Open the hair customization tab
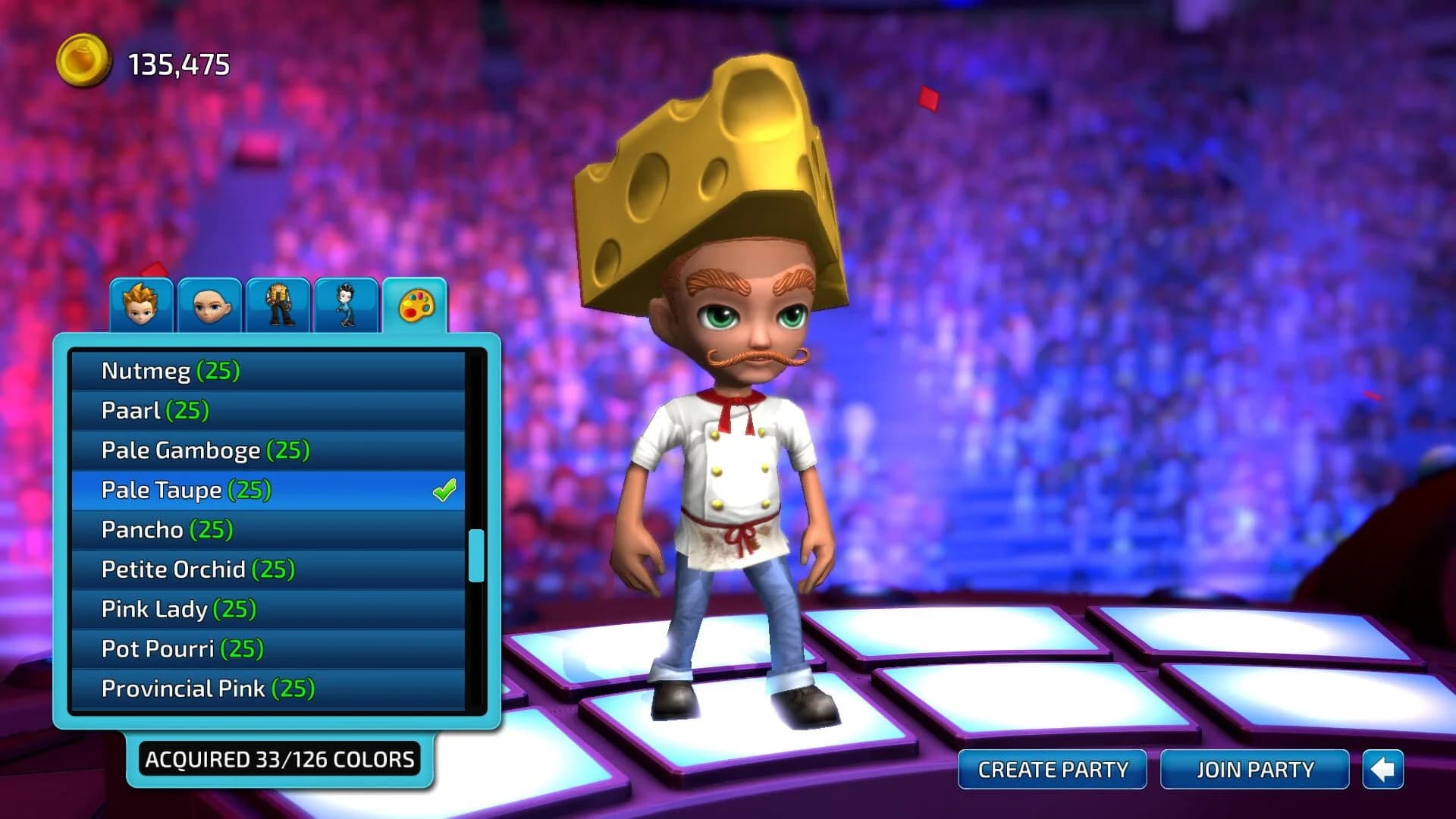The image size is (1456, 819). tap(141, 303)
